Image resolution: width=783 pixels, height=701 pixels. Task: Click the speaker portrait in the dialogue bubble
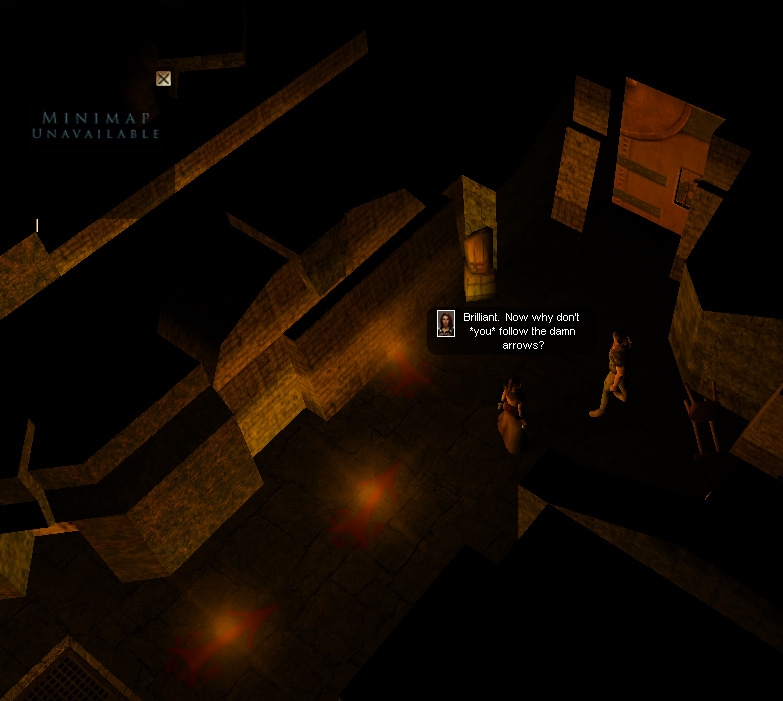[x=446, y=323]
